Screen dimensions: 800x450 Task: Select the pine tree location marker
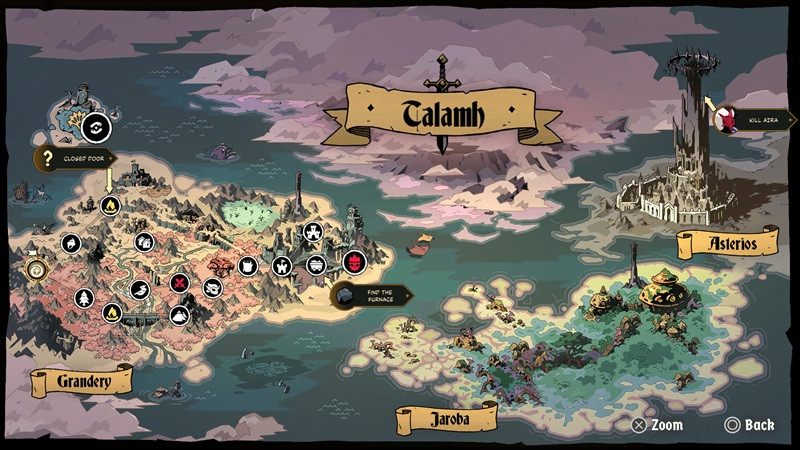click(x=83, y=297)
